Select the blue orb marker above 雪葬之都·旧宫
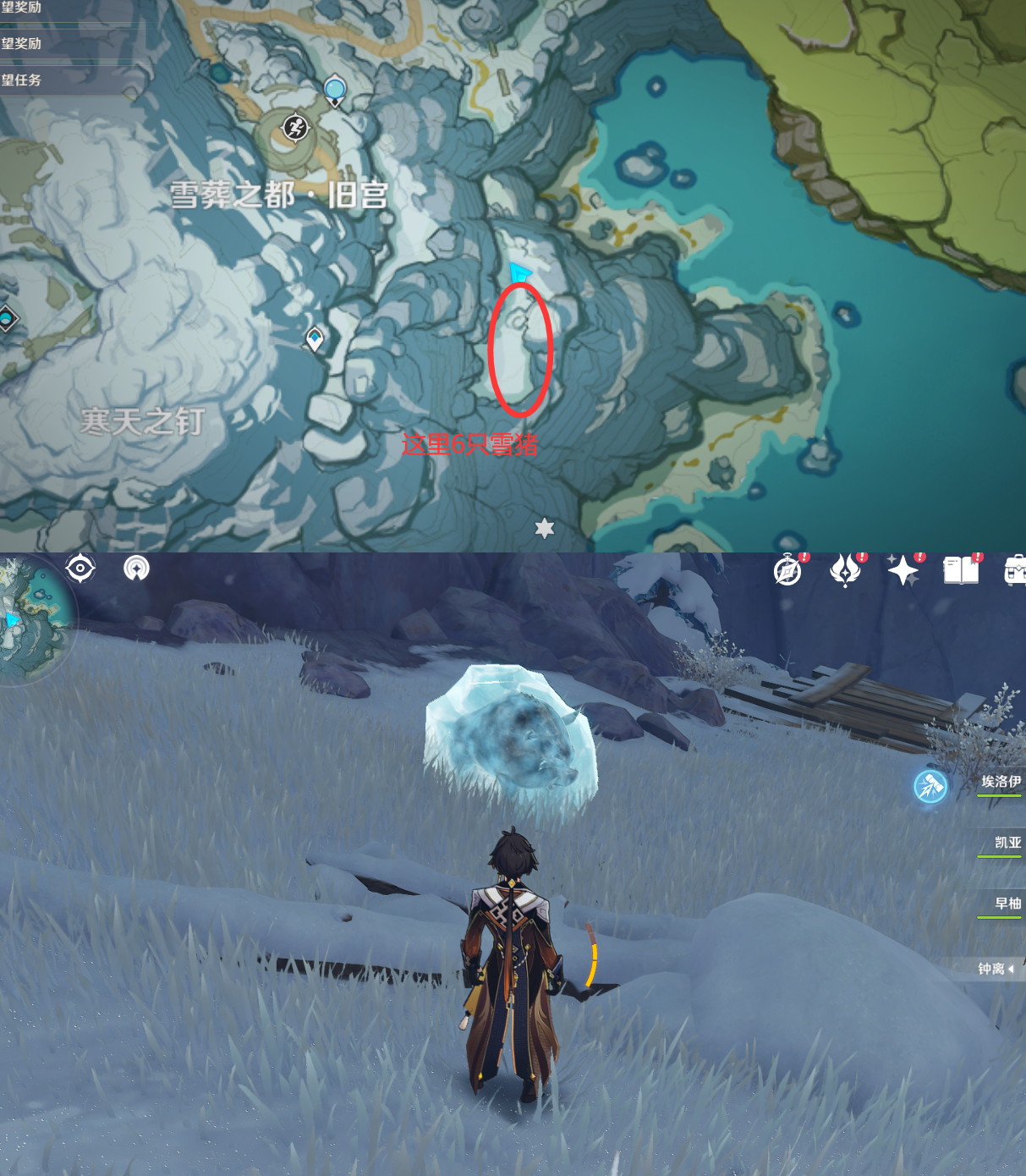1026x1176 pixels. click(335, 89)
